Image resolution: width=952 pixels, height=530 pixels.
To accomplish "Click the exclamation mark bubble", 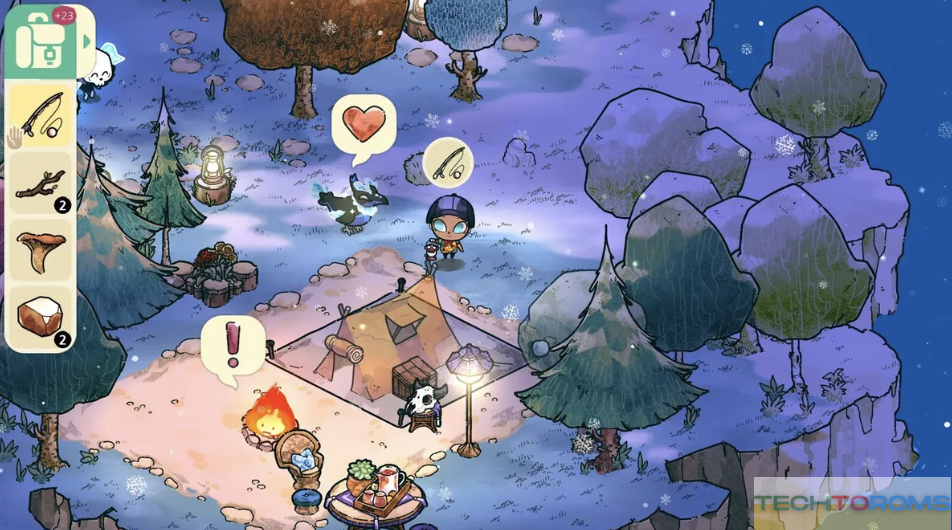I will coord(233,345).
